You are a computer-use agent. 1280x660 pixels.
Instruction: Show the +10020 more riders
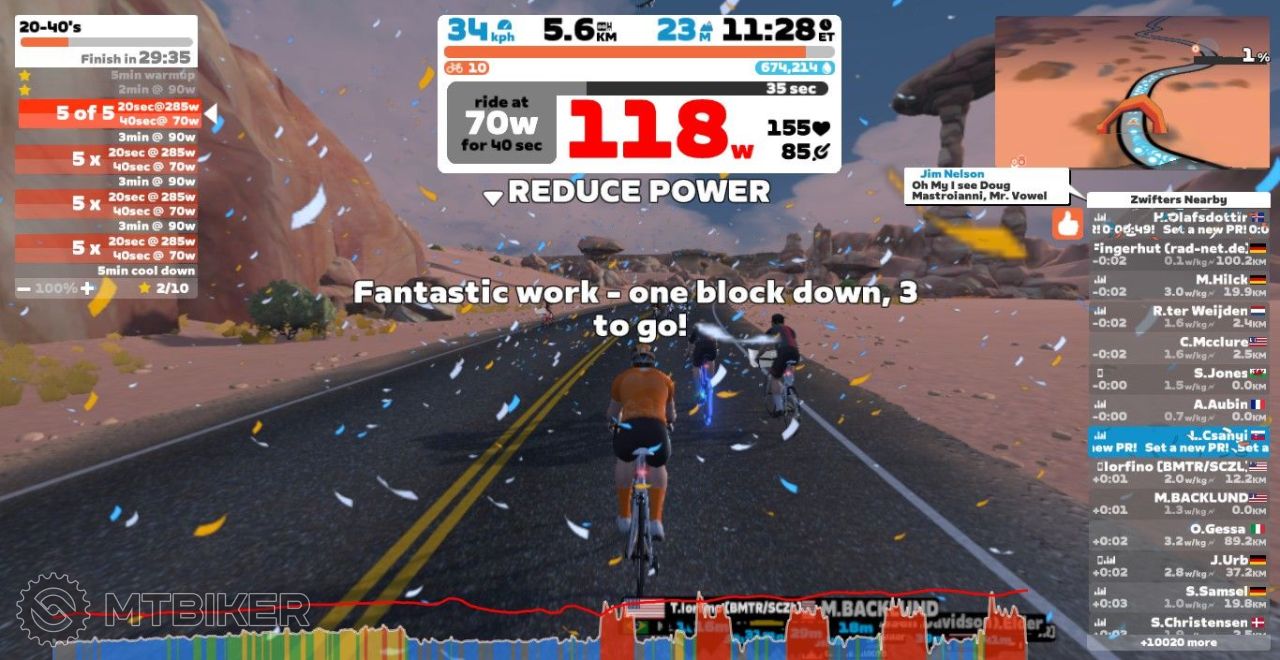click(1178, 642)
